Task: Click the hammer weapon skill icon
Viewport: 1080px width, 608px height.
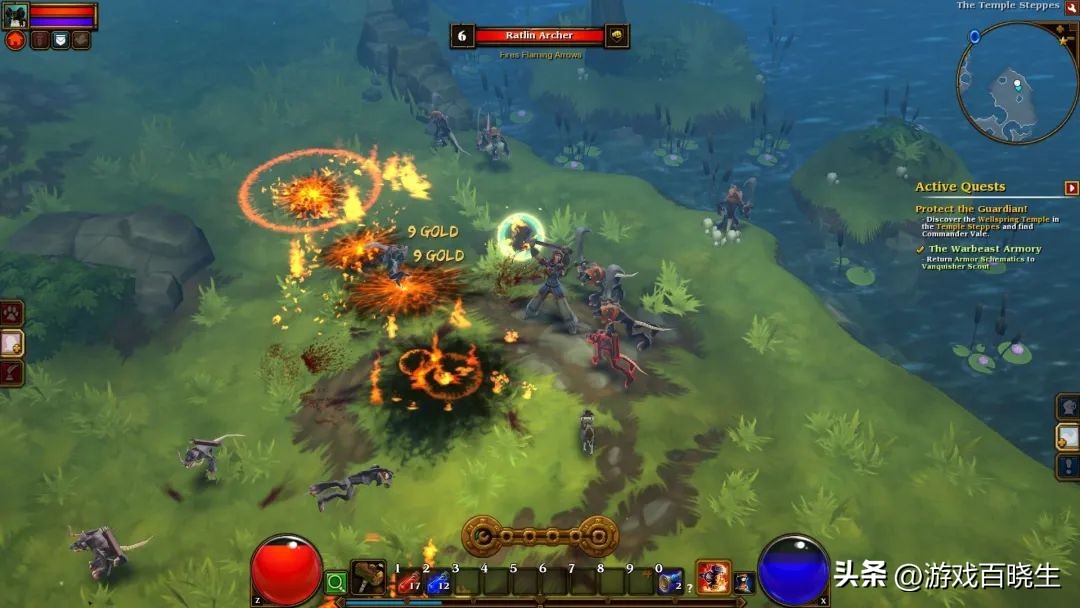Action: 368,578
